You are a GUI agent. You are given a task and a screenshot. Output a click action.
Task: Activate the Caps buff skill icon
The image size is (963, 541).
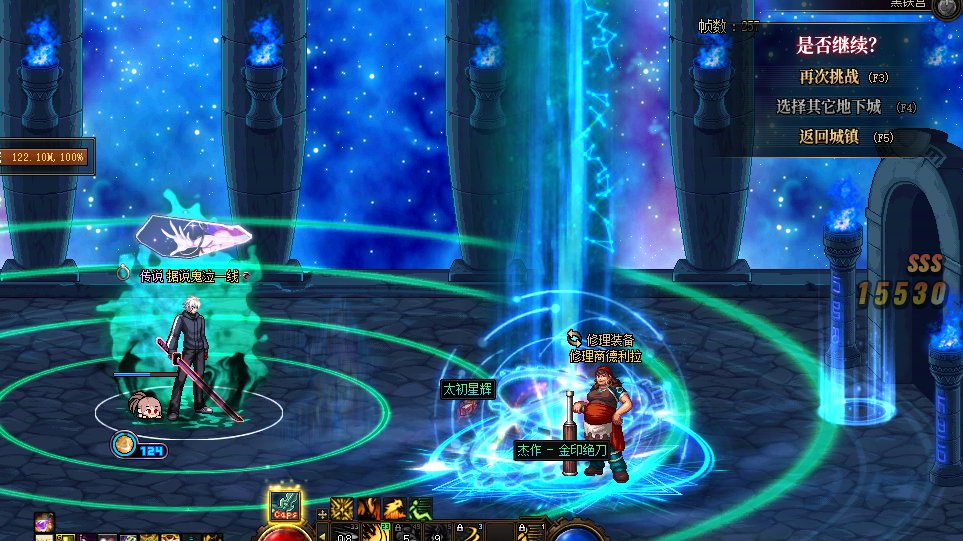[285, 506]
